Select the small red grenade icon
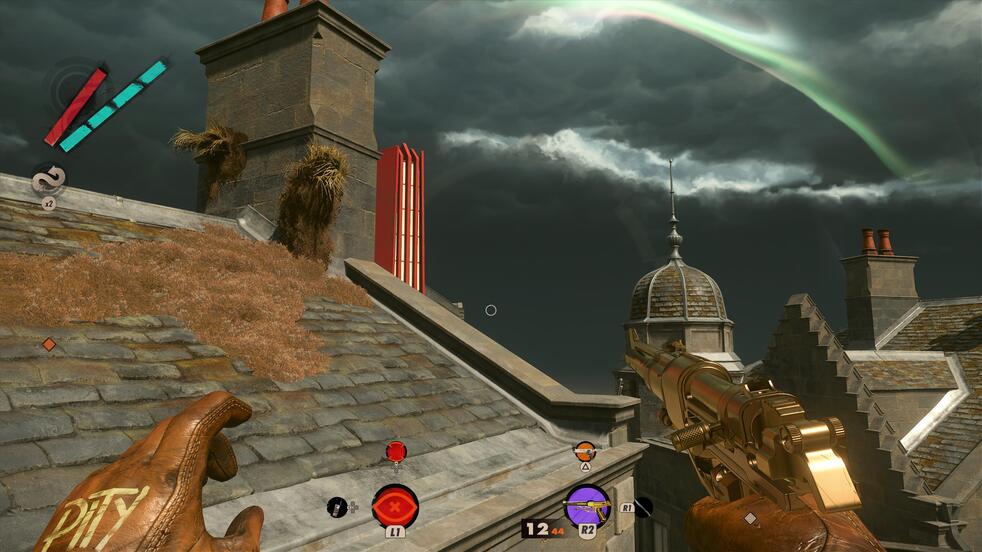This screenshot has height=552, width=982. 396,451
